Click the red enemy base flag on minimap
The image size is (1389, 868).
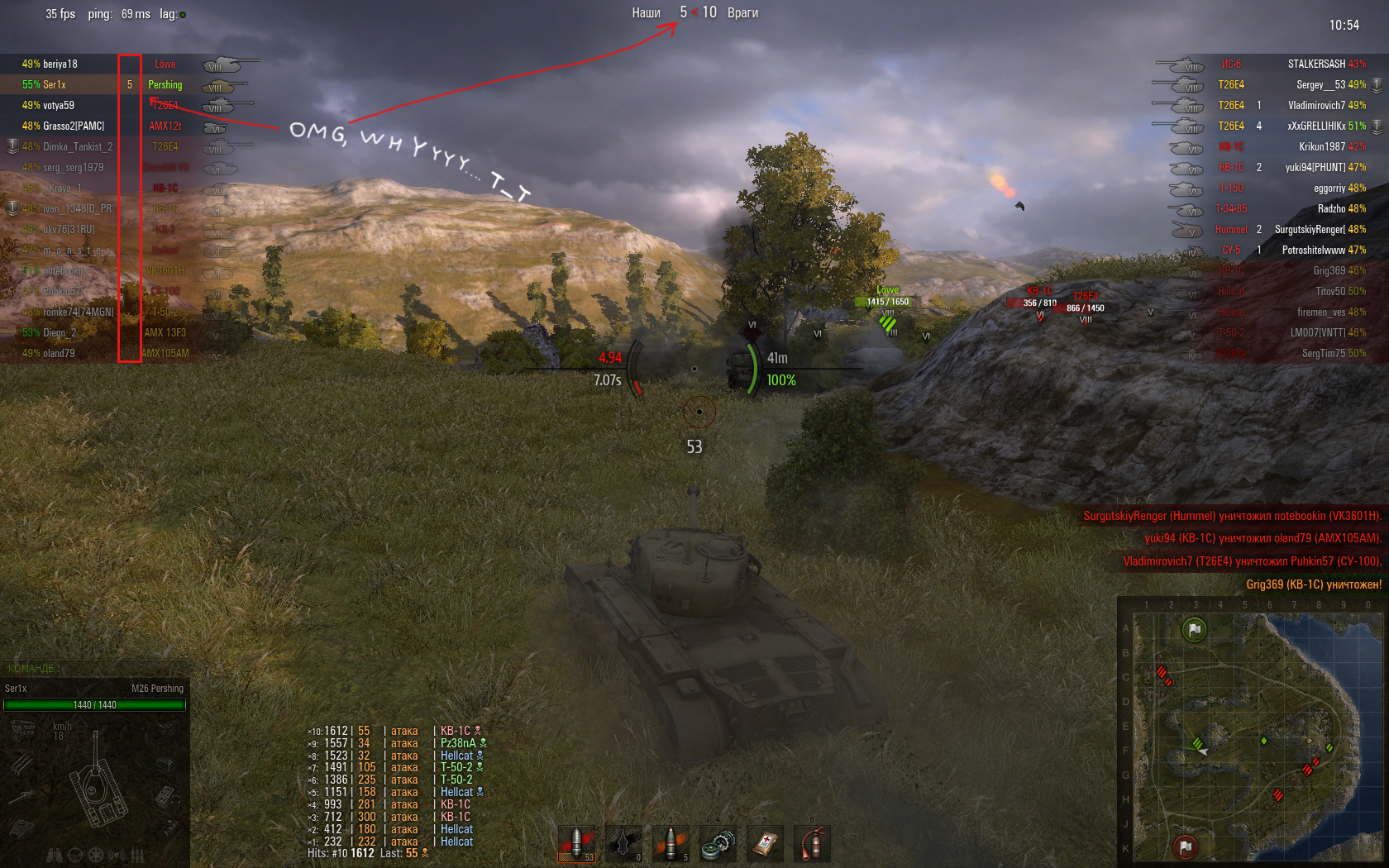pyautogui.click(x=1185, y=847)
